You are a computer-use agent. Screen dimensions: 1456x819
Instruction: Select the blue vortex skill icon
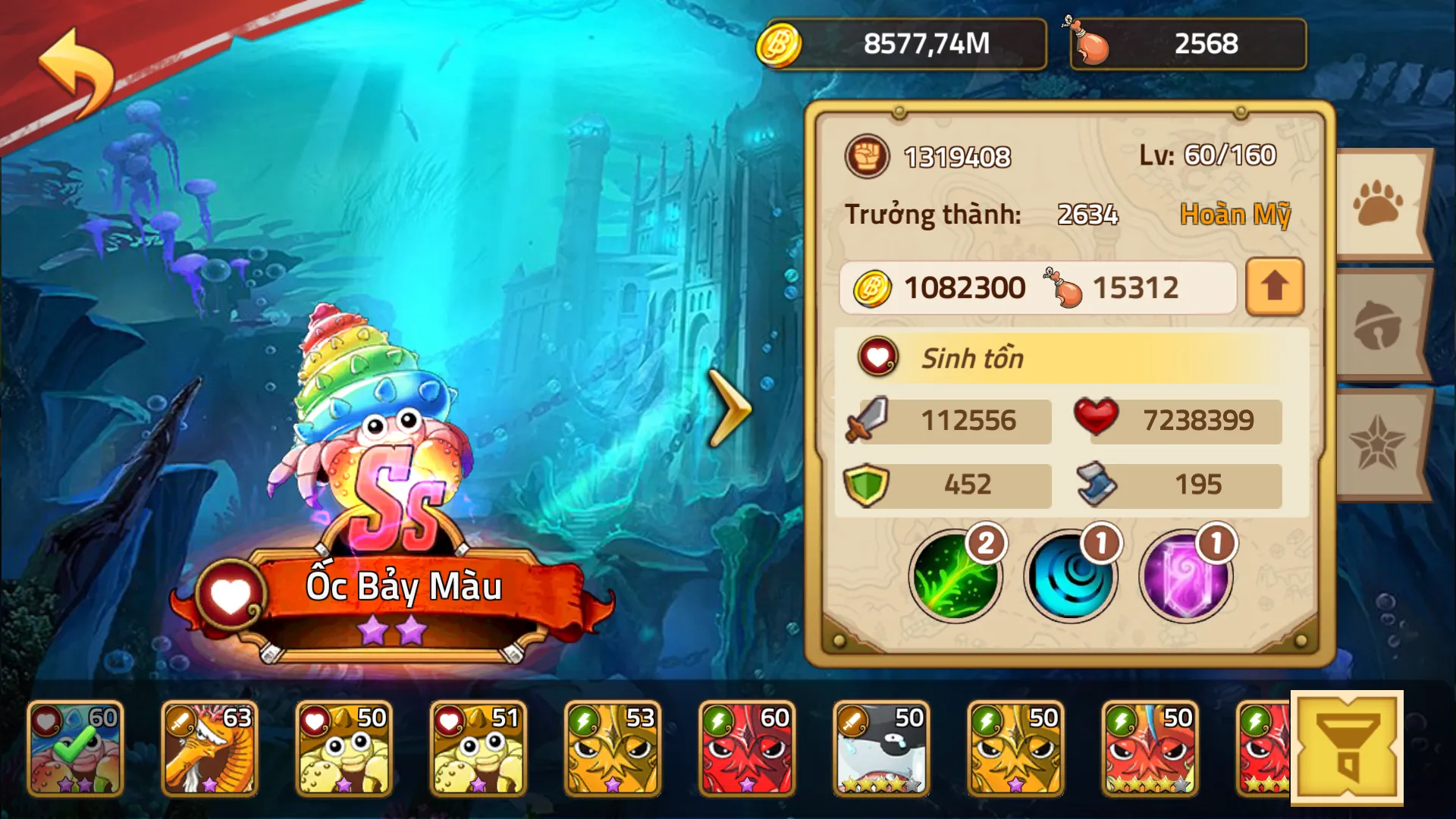pos(1072,576)
